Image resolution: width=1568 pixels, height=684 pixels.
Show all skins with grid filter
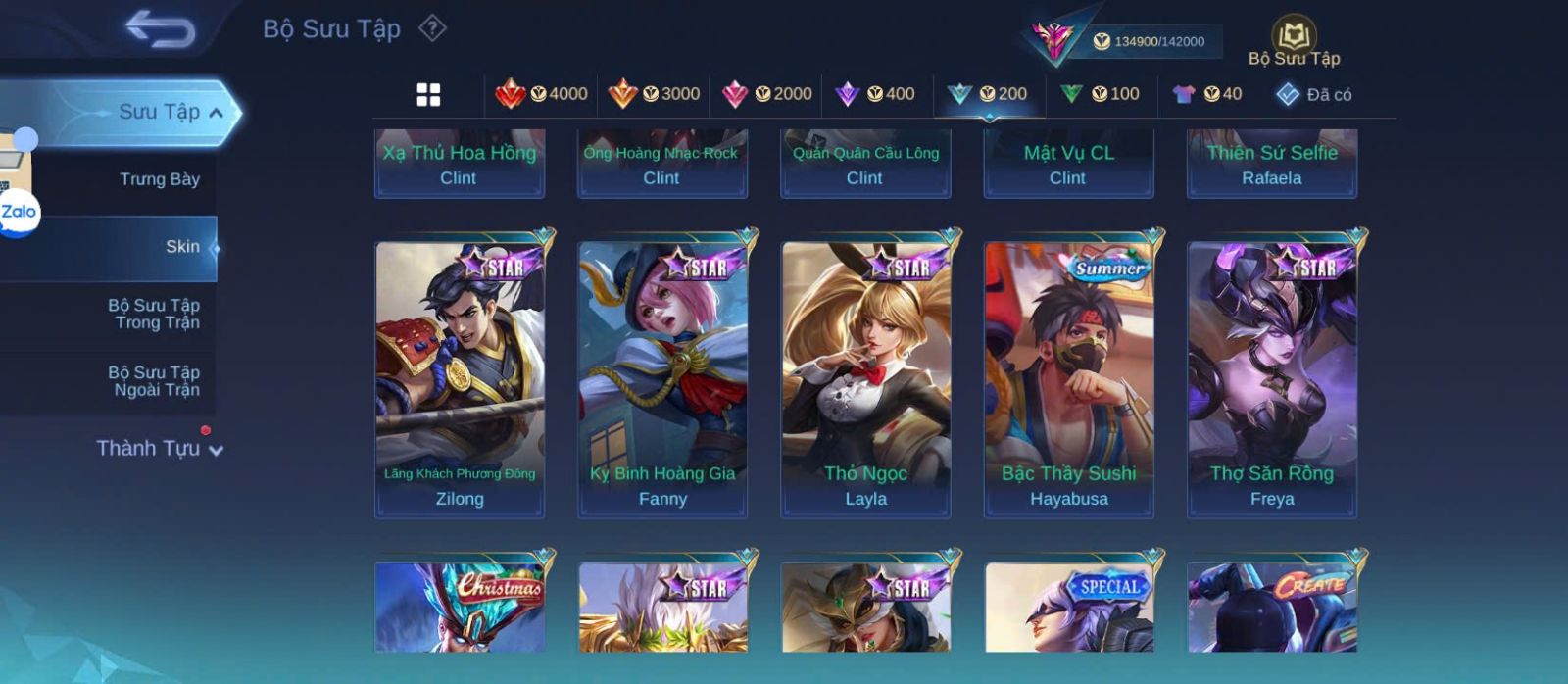428,94
